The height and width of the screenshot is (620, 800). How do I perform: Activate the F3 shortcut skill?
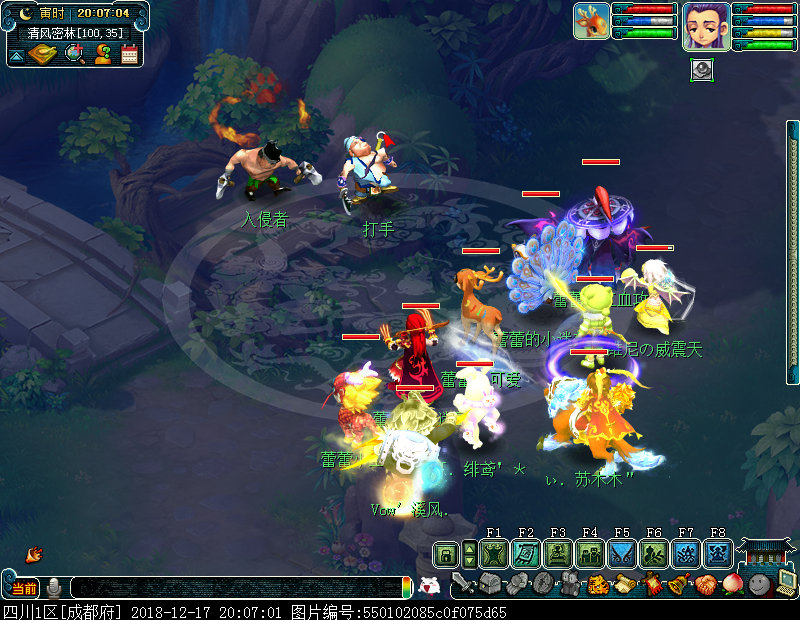(557, 553)
